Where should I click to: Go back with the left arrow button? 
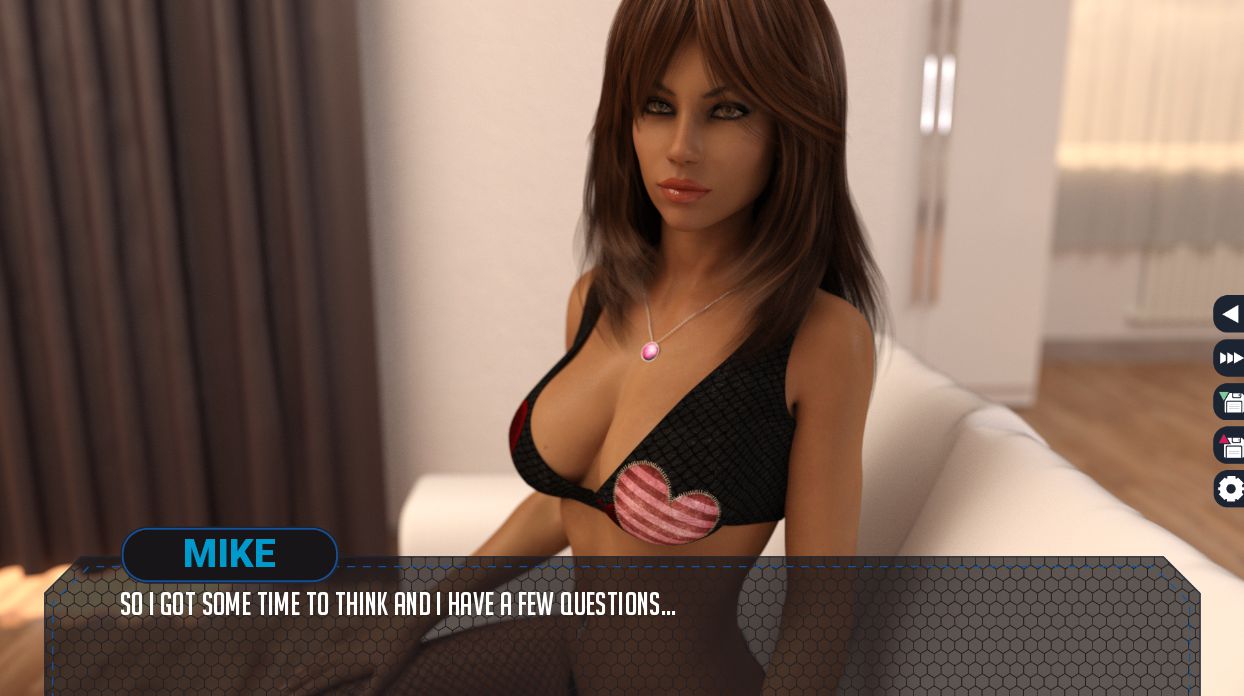[1230, 314]
